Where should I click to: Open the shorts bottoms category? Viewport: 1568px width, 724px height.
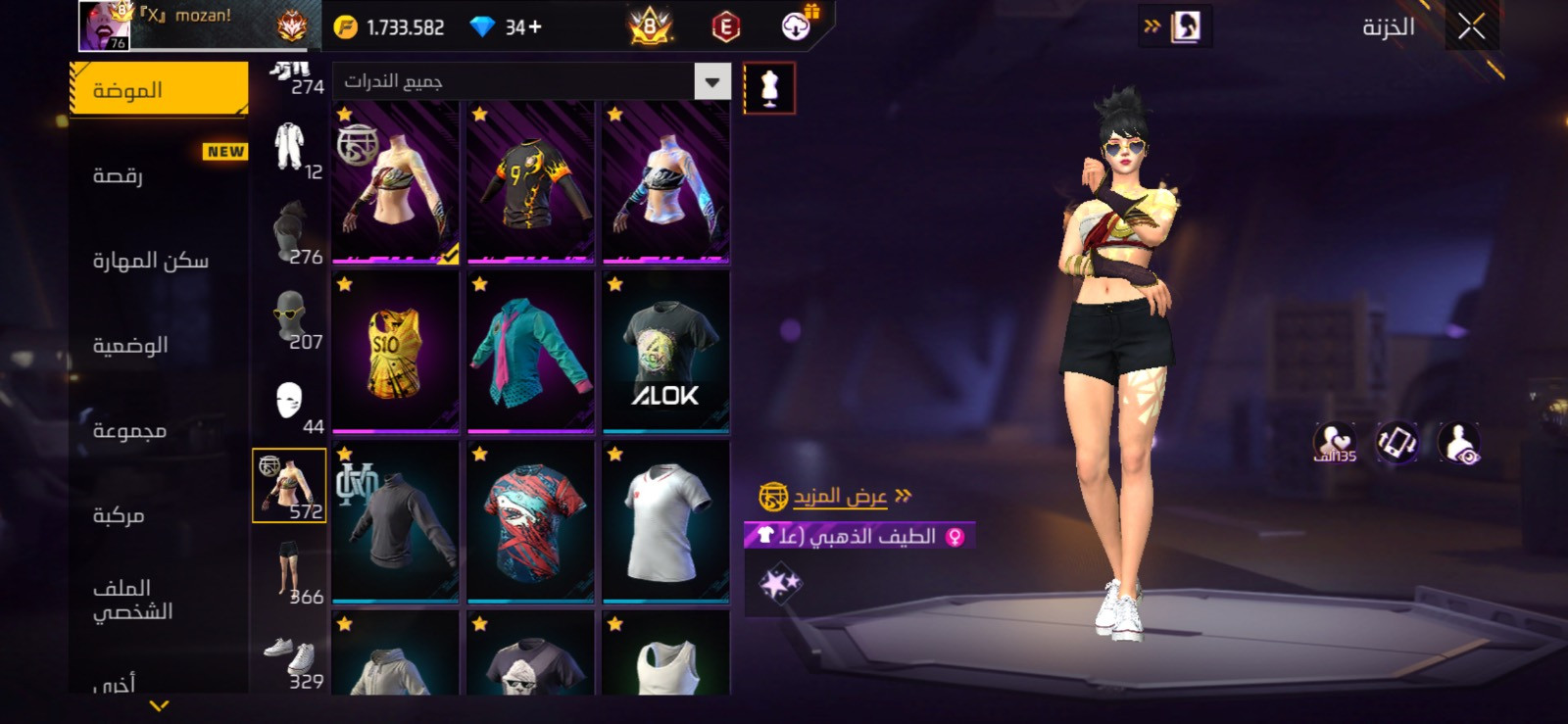click(x=290, y=571)
